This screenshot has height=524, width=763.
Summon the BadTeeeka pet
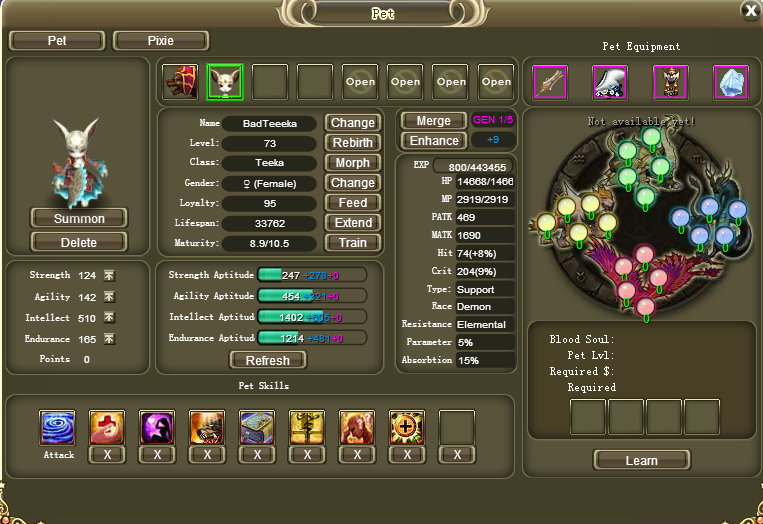(x=79, y=218)
